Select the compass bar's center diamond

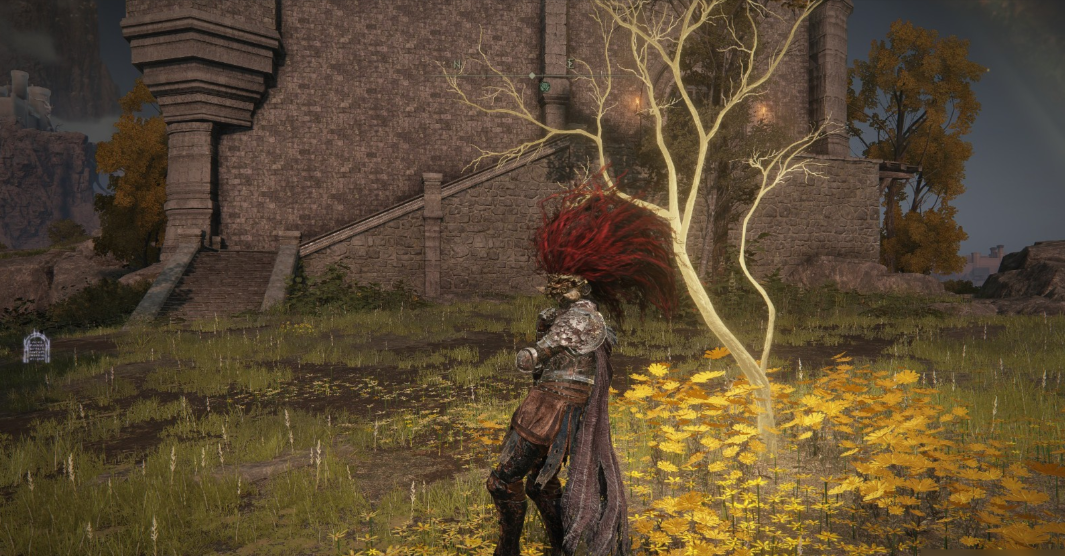[x=533, y=75]
